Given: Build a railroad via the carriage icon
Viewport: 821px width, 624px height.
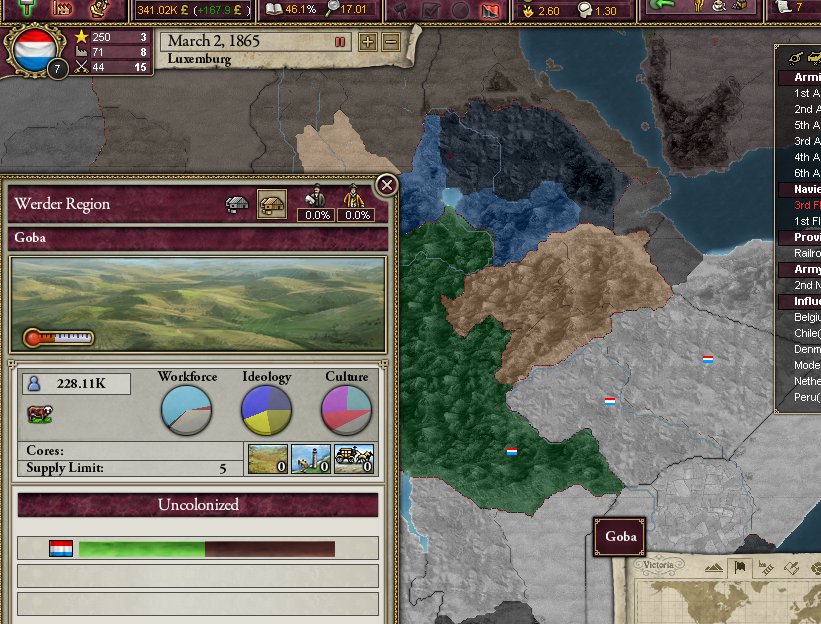Looking at the screenshot, I should [353, 459].
